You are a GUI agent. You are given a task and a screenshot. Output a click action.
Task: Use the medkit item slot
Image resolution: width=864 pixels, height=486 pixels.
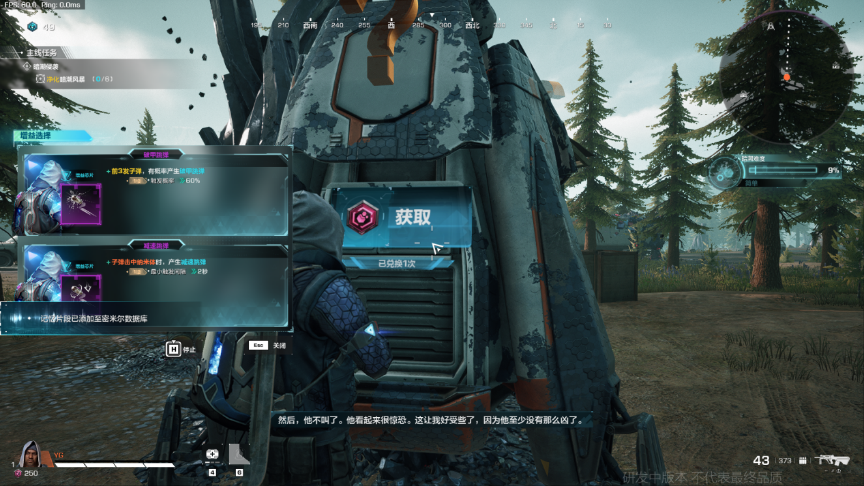point(212,455)
